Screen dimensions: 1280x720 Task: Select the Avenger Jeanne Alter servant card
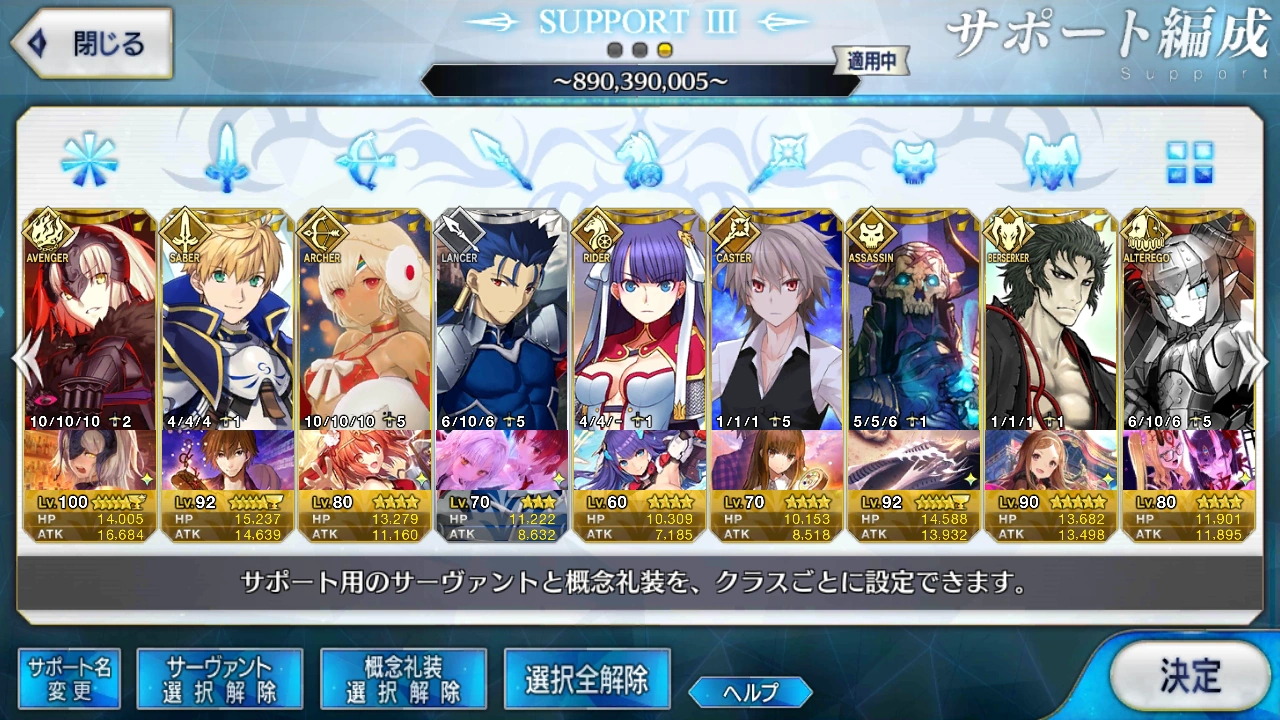point(87,320)
